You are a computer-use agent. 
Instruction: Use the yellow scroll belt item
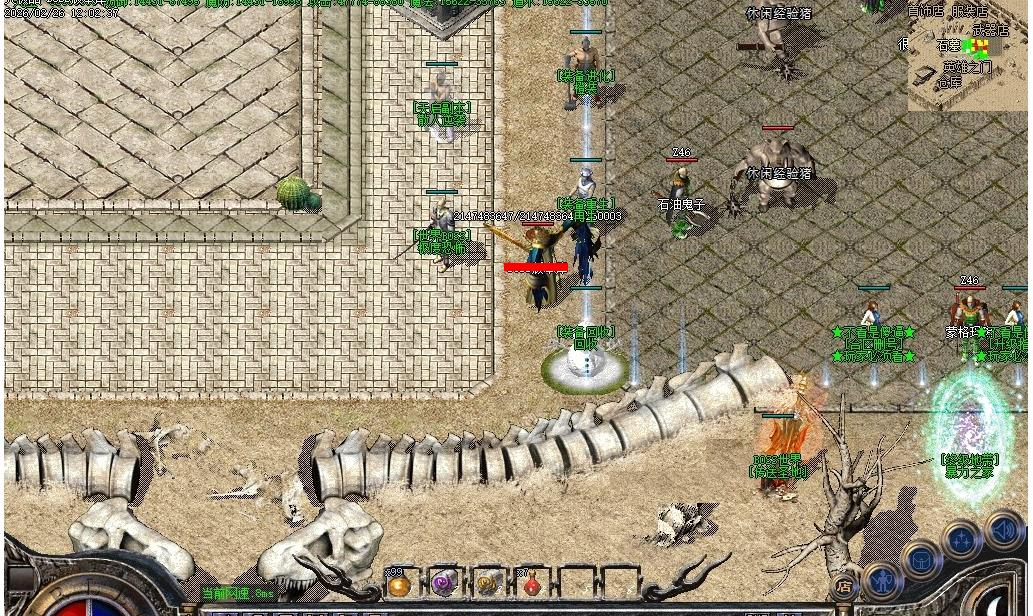point(488,584)
